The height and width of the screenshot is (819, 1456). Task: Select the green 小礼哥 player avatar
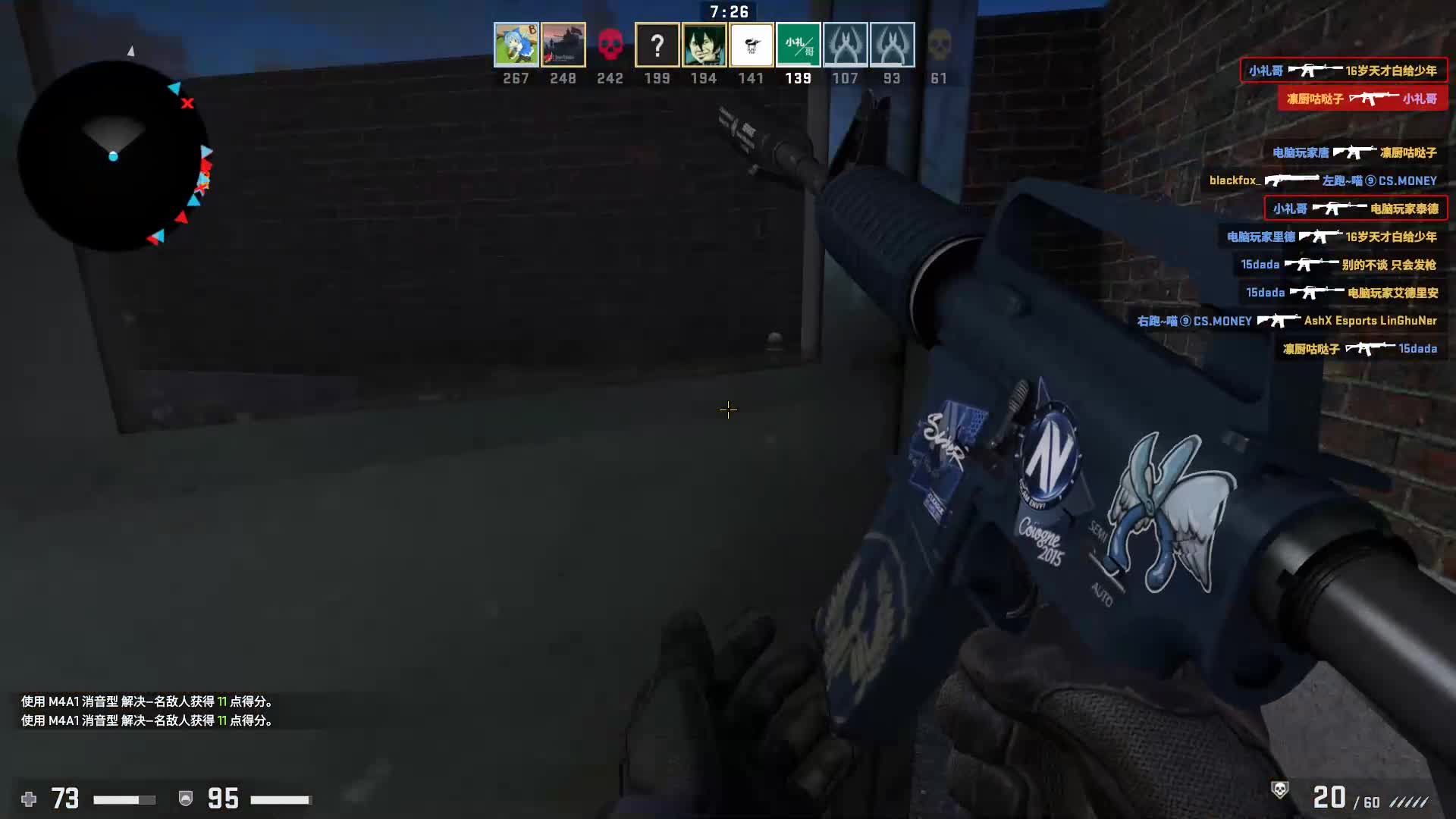(798, 45)
